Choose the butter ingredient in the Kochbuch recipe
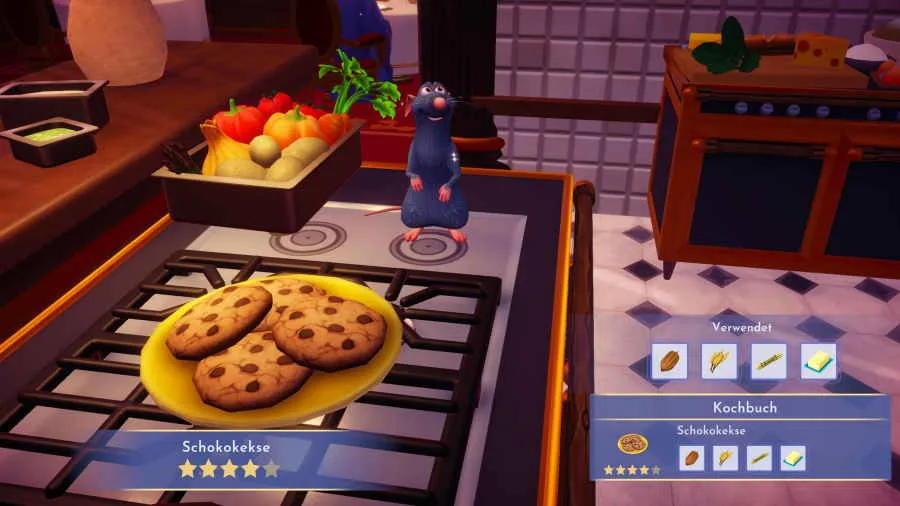This screenshot has width=900, height=506. [x=793, y=458]
